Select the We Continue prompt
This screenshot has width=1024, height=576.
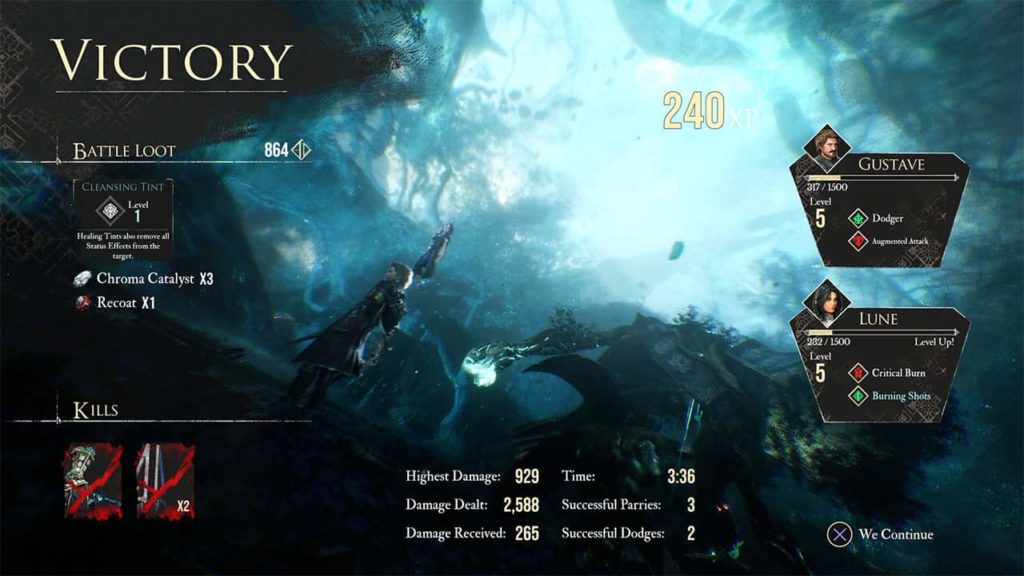(880, 534)
